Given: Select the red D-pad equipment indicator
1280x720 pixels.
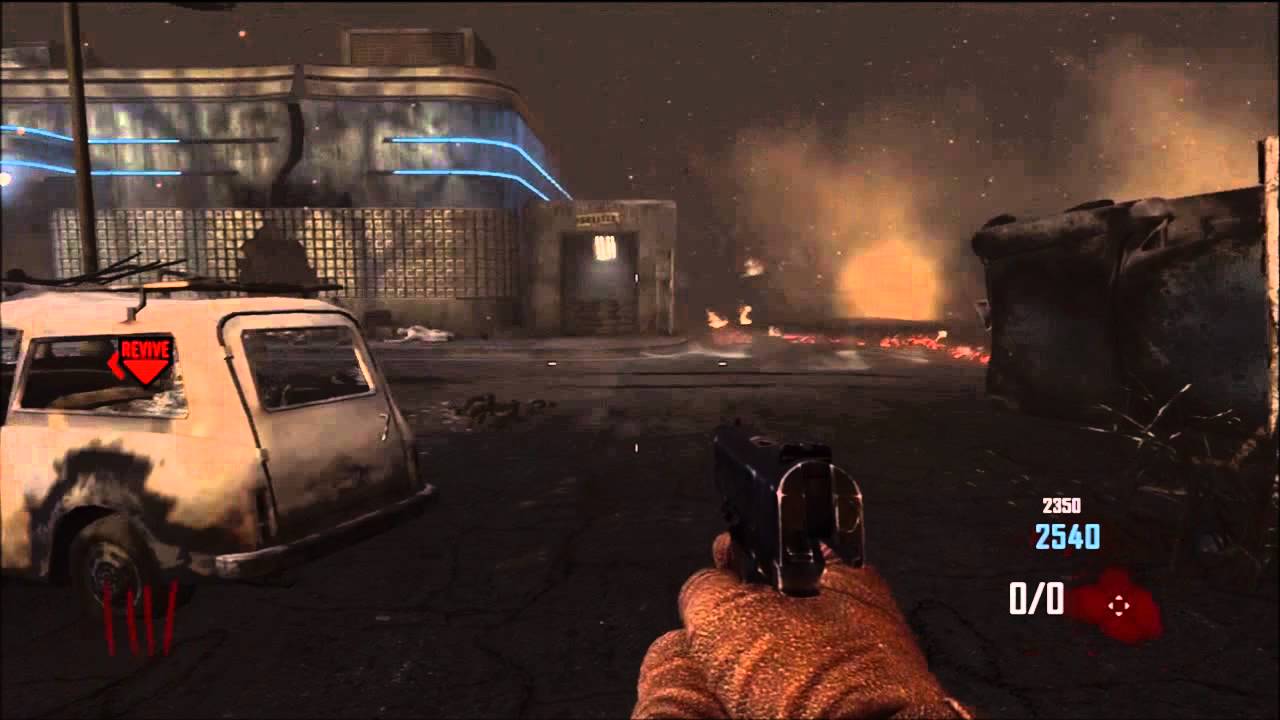Looking at the screenshot, I should pyautogui.click(x=1118, y=604).
